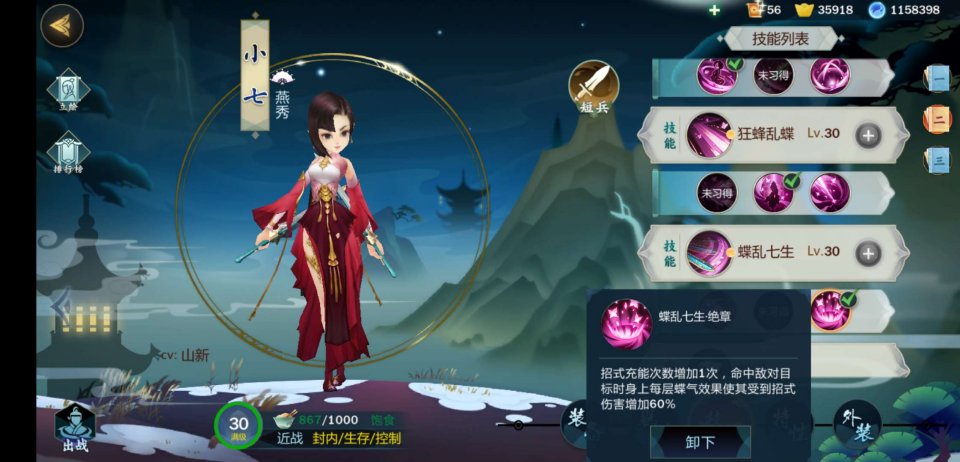Choose the equipped 蝶乱七生·绝章 talent icon
Image resolution: width=960 pixels, height=462 pixels.
pos(831,310)
